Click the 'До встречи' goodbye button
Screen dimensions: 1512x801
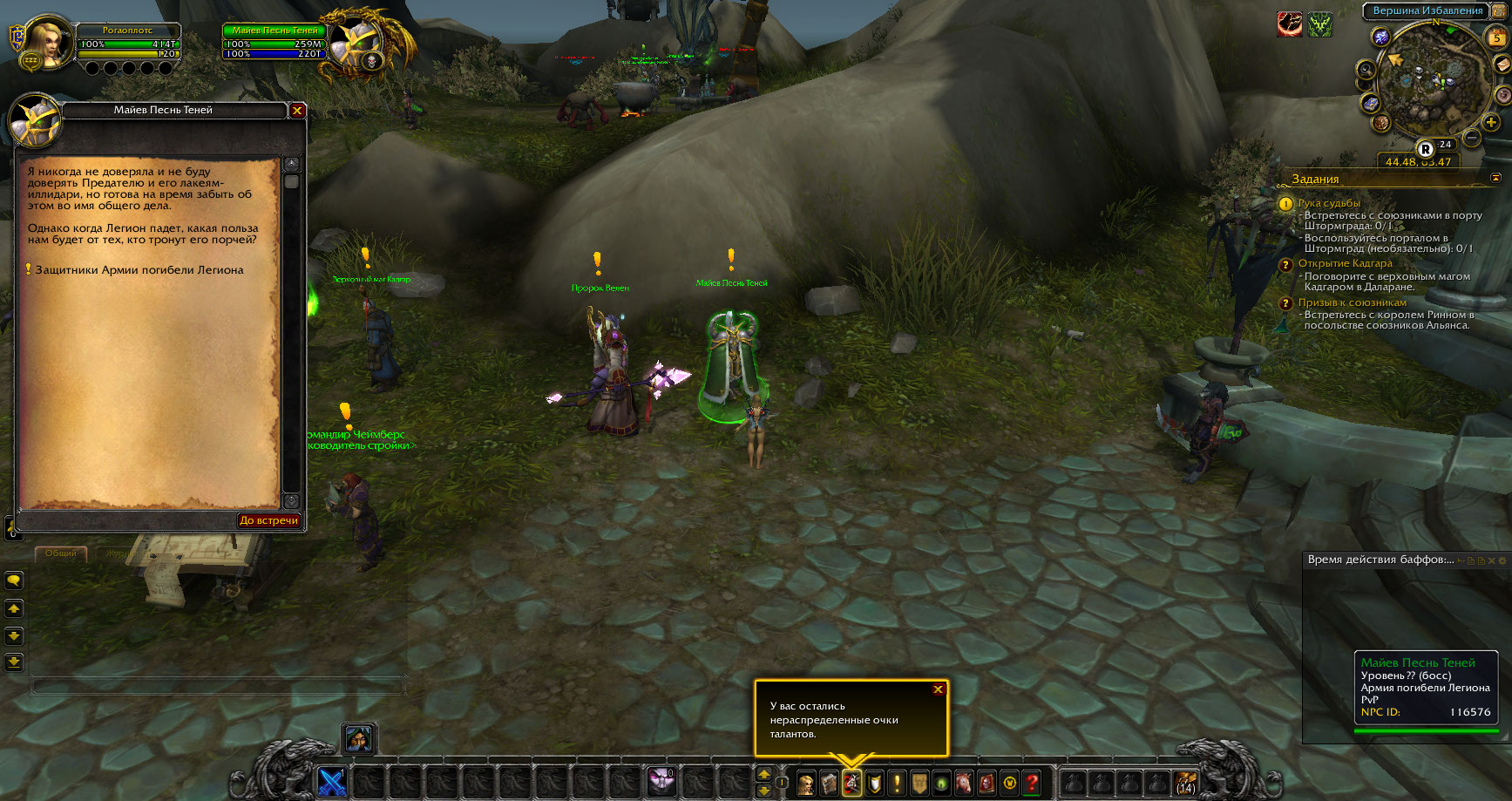pyautogui.click(x=269, y=520)
